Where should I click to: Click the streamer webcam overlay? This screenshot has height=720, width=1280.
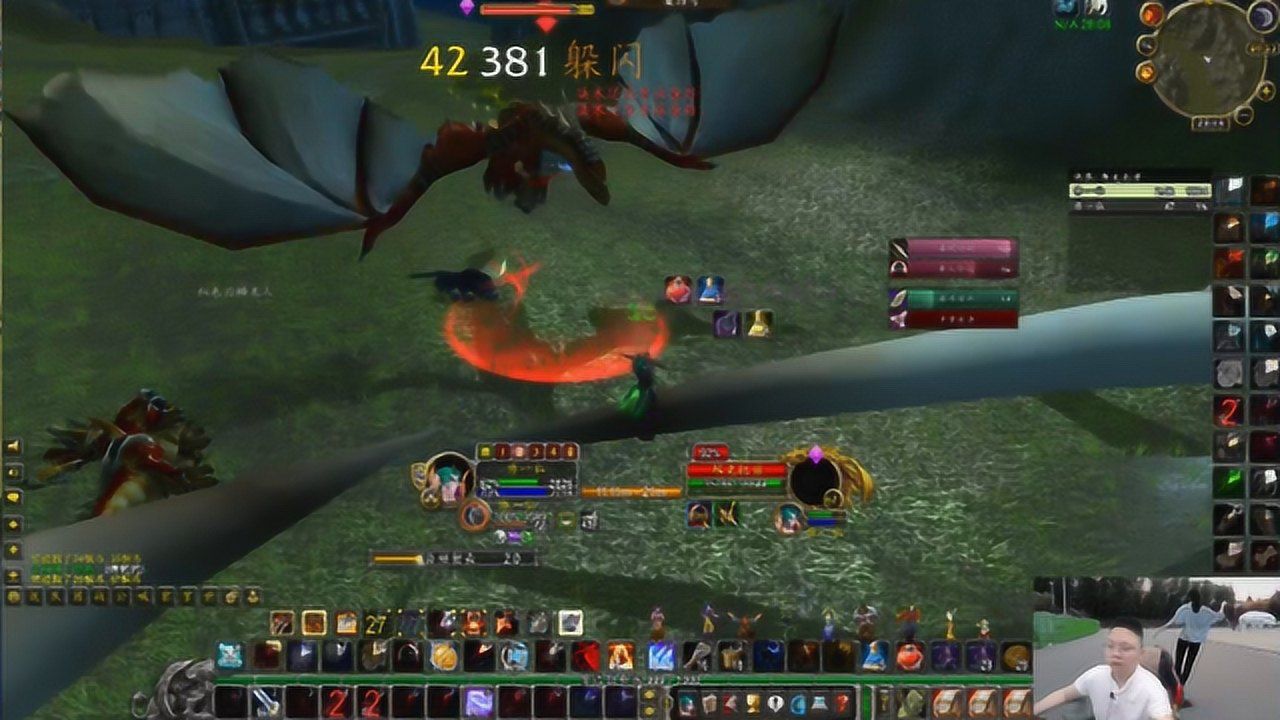[x=1156, y=648]
